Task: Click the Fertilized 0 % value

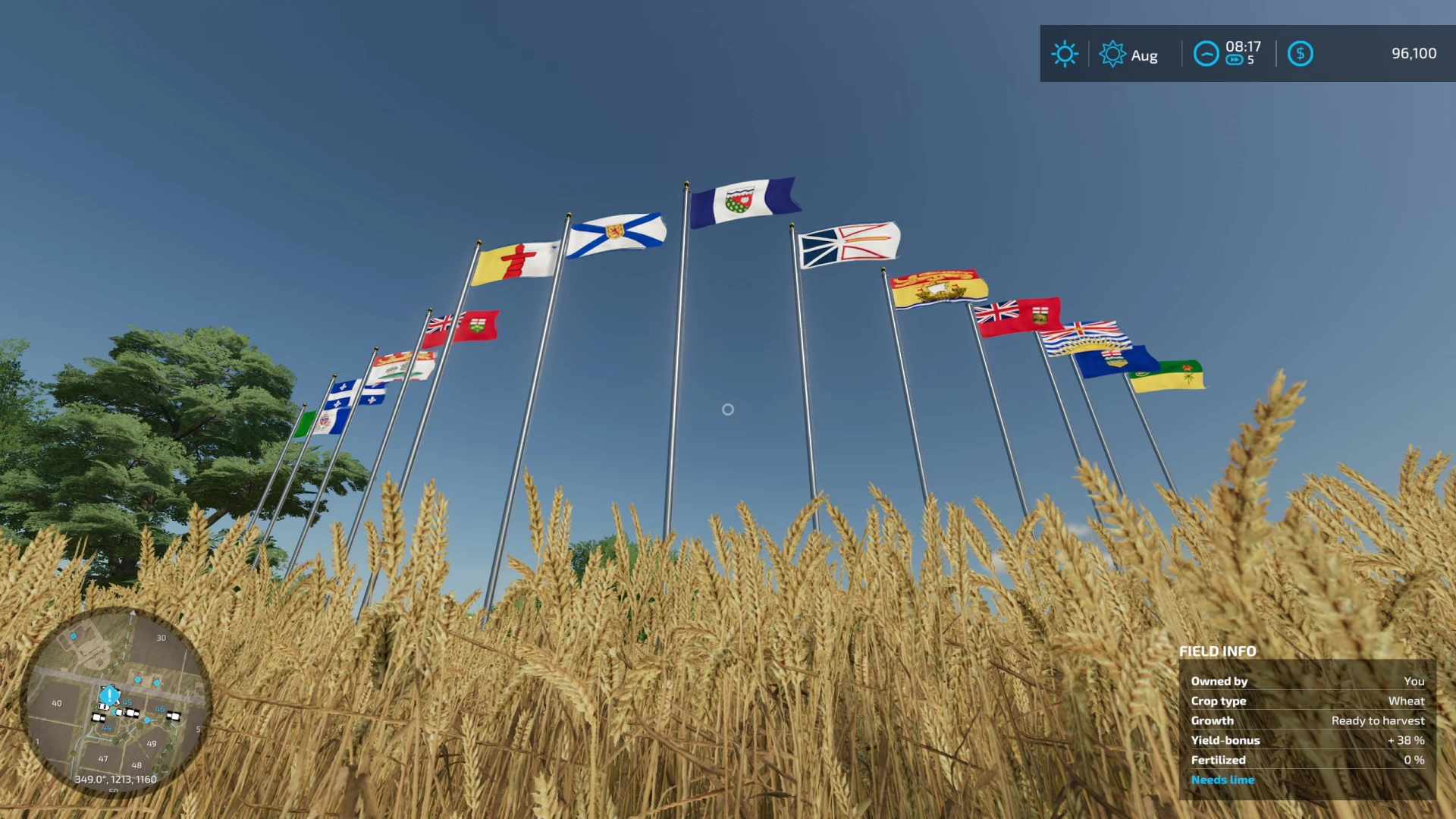Action: tap(1415, 760)
